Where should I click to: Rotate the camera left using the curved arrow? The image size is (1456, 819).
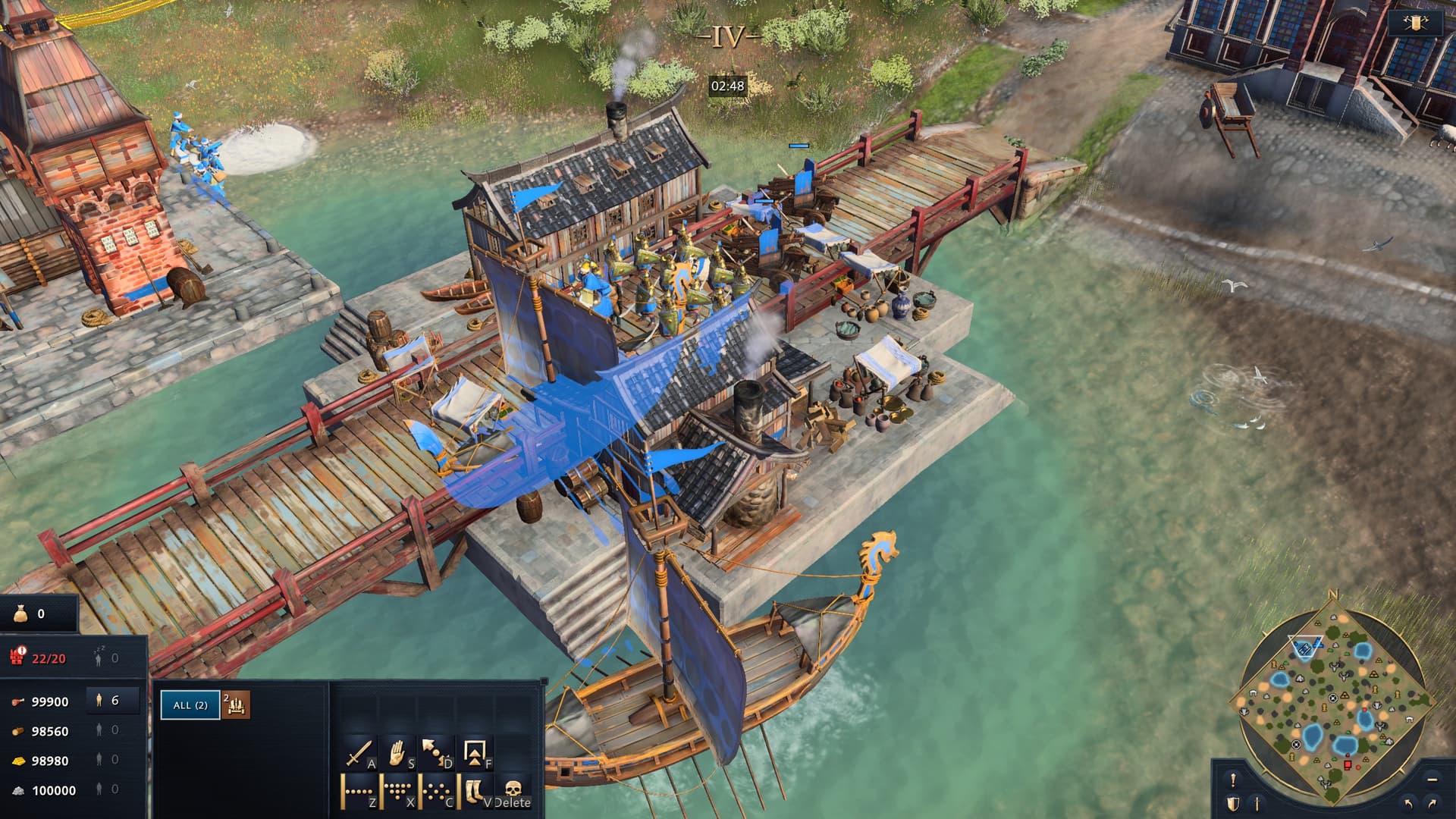tap(1409, 802)
